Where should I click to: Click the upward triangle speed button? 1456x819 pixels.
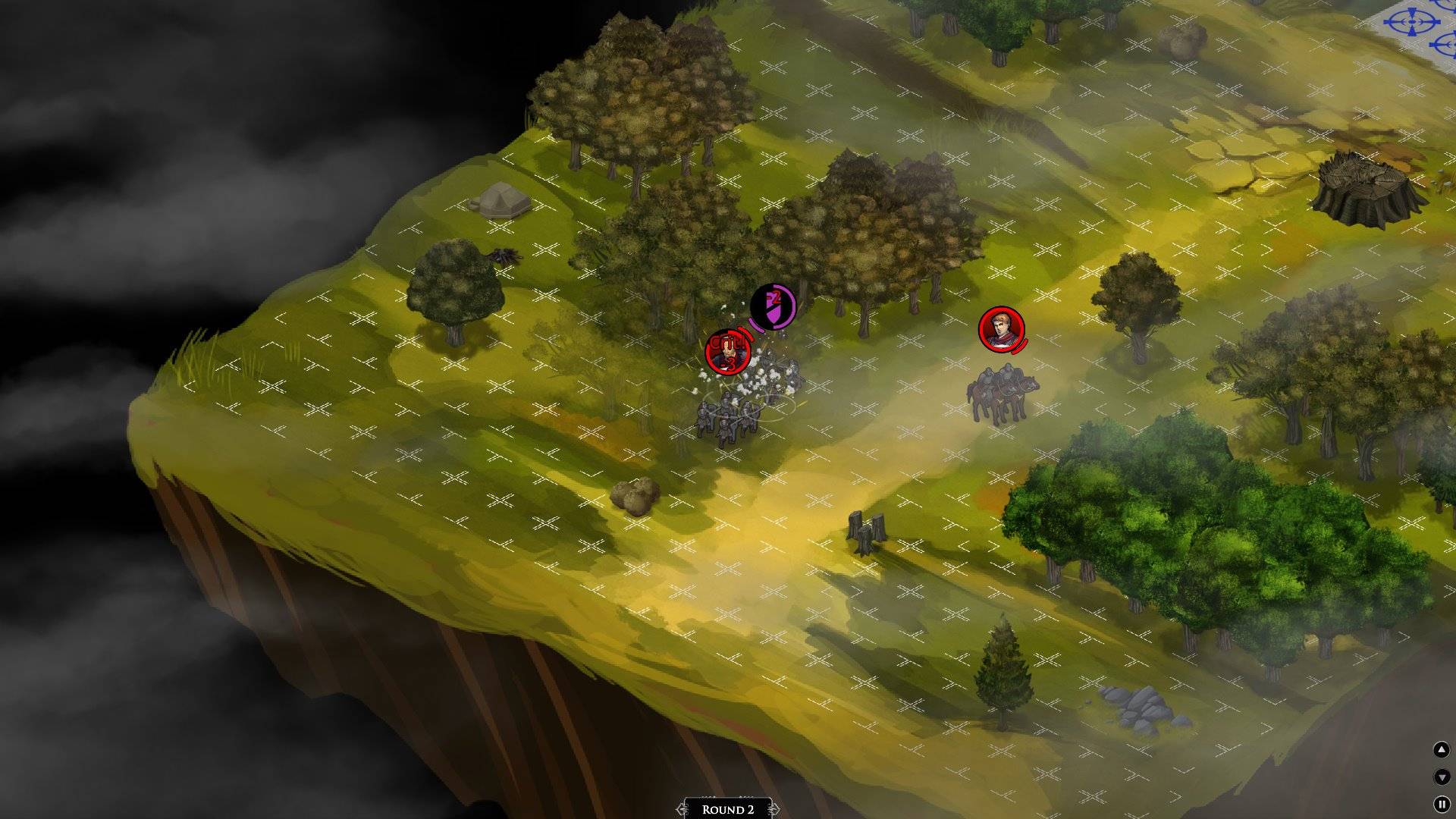coord(1442,750)
